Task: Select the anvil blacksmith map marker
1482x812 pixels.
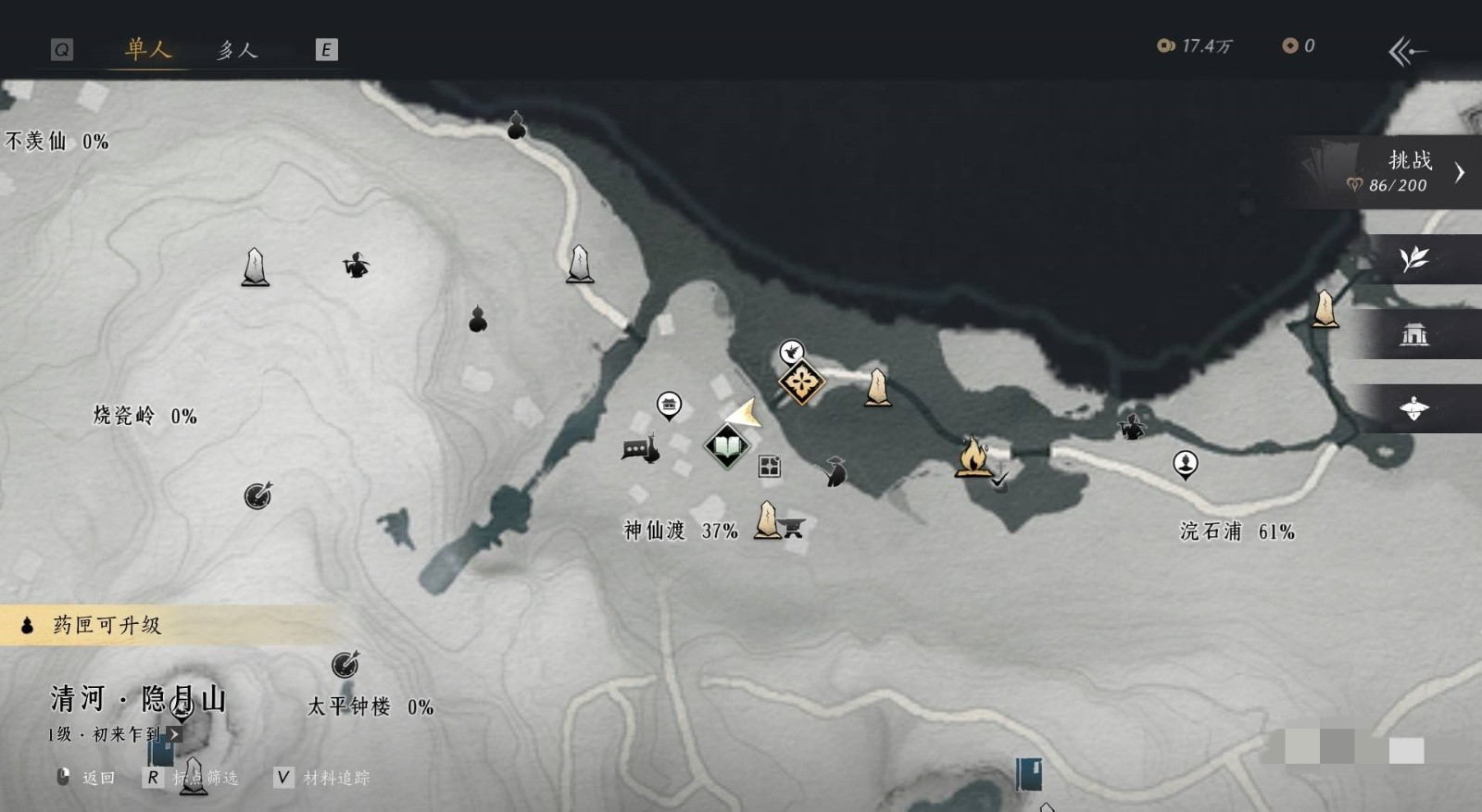Action: coord(792,527)
